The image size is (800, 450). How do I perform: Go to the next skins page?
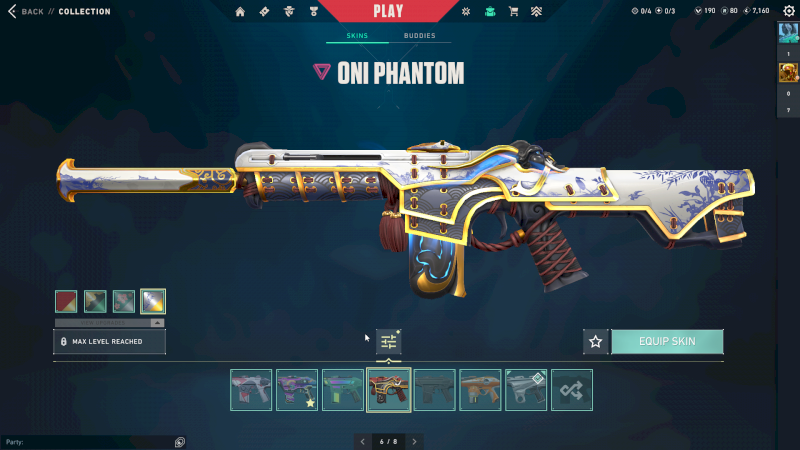[415, 441]
